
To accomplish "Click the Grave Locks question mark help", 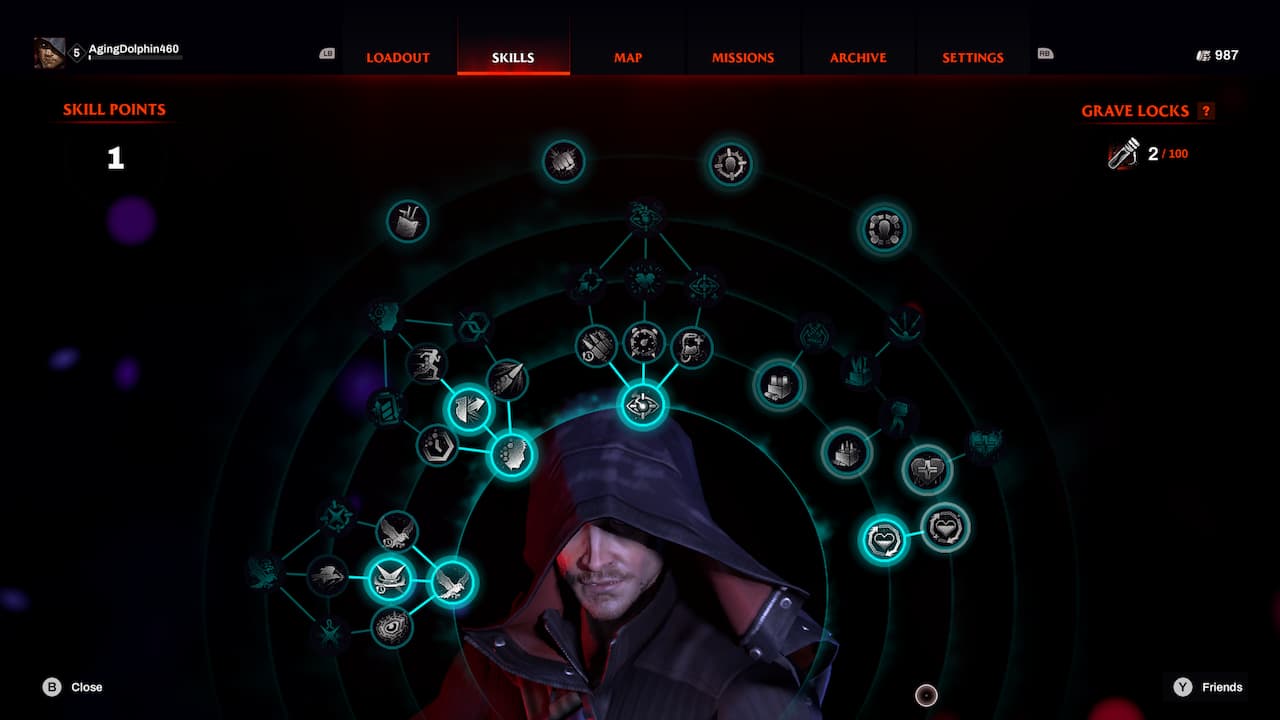I will tap(1205, 111).
